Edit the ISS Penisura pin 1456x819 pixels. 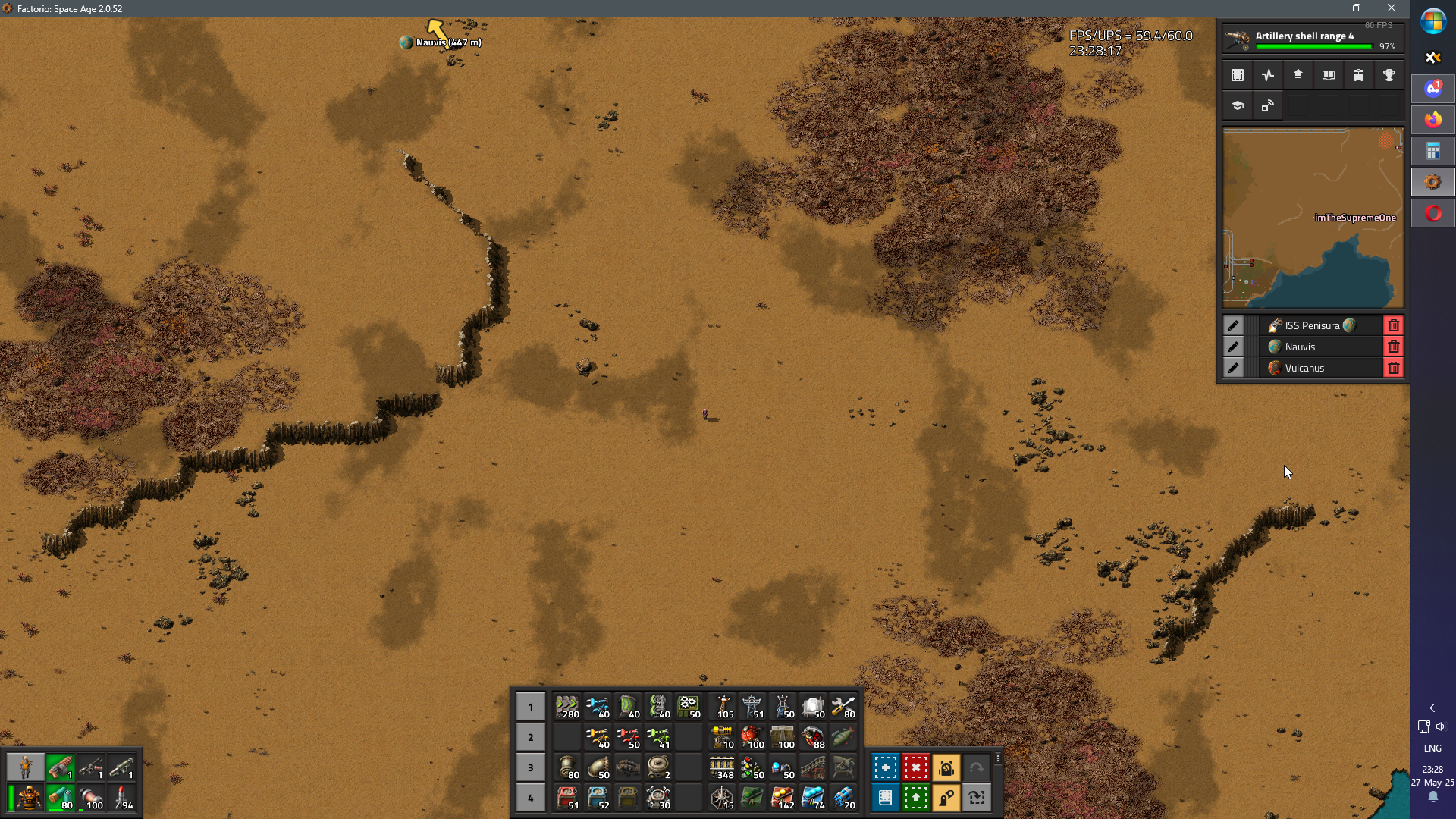(x=1233, y=326)
